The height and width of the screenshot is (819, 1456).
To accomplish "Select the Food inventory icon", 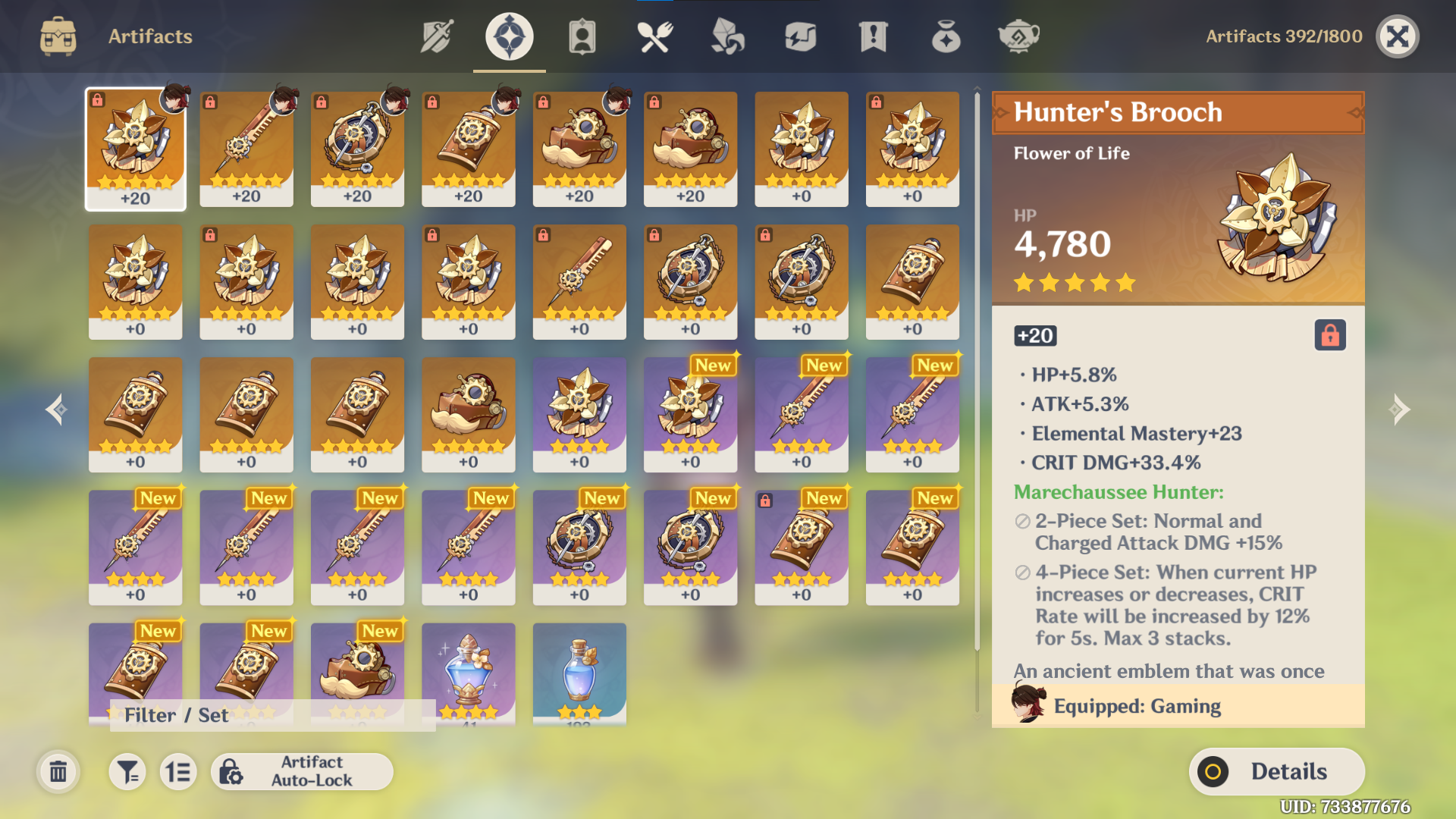I will coord(654,36).
